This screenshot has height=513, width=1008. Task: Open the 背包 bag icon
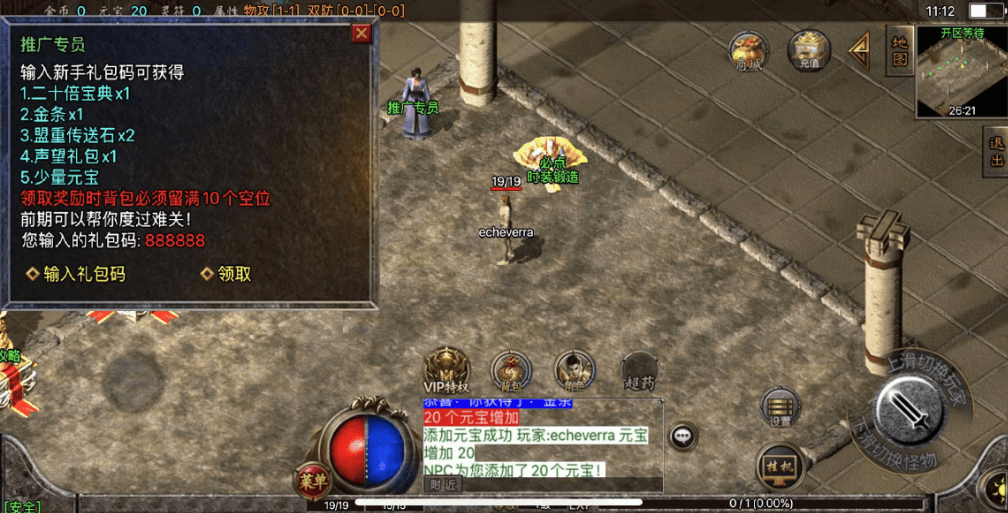tap(510, 370)
